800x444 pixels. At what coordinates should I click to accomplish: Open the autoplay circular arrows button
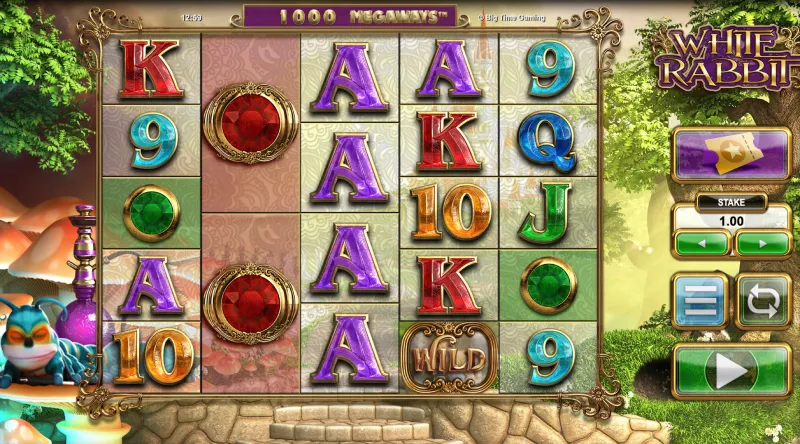tap(763, 301)
